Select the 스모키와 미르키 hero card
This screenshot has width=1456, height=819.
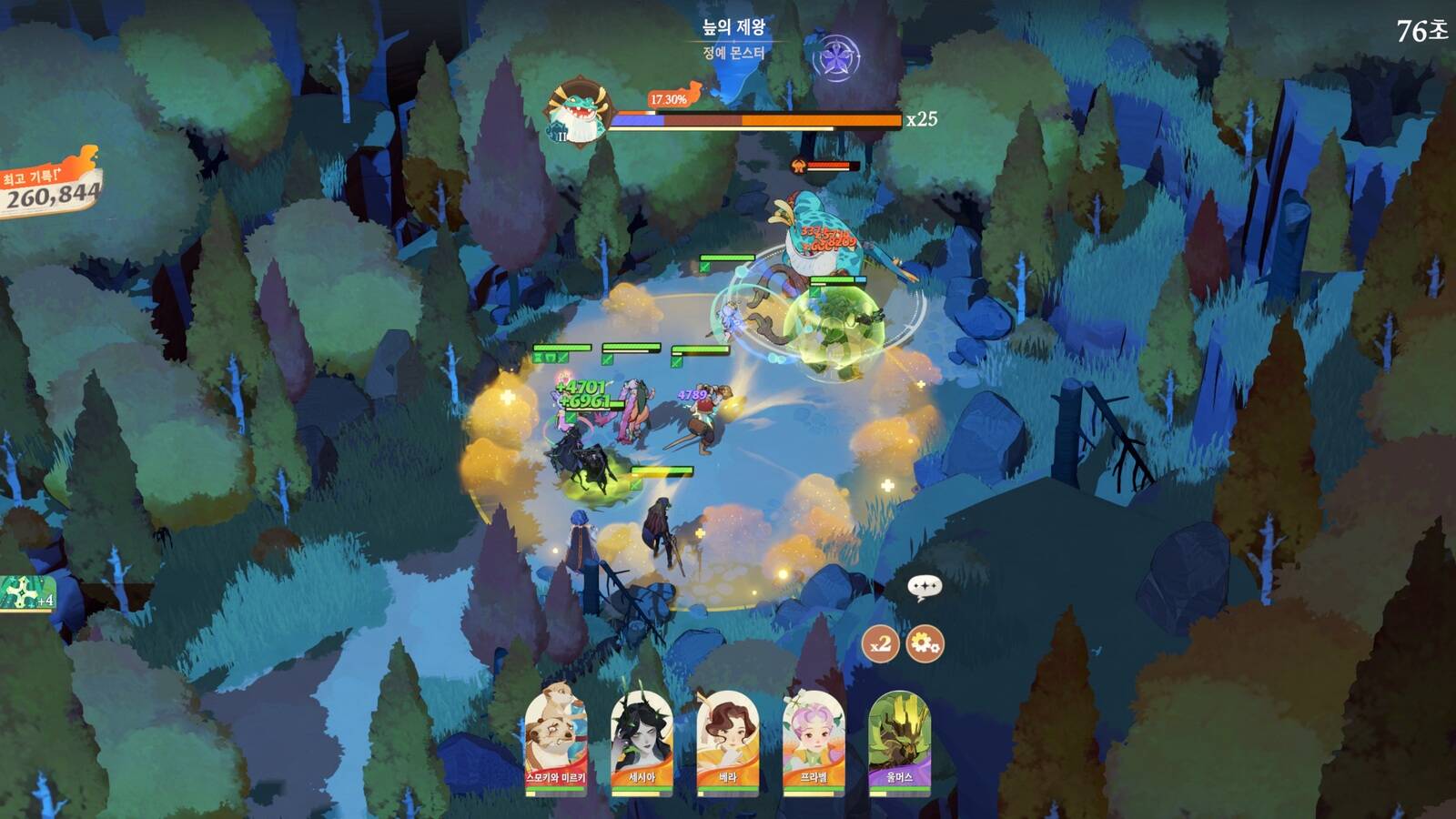pyautogui.click(x=555, y=741)
